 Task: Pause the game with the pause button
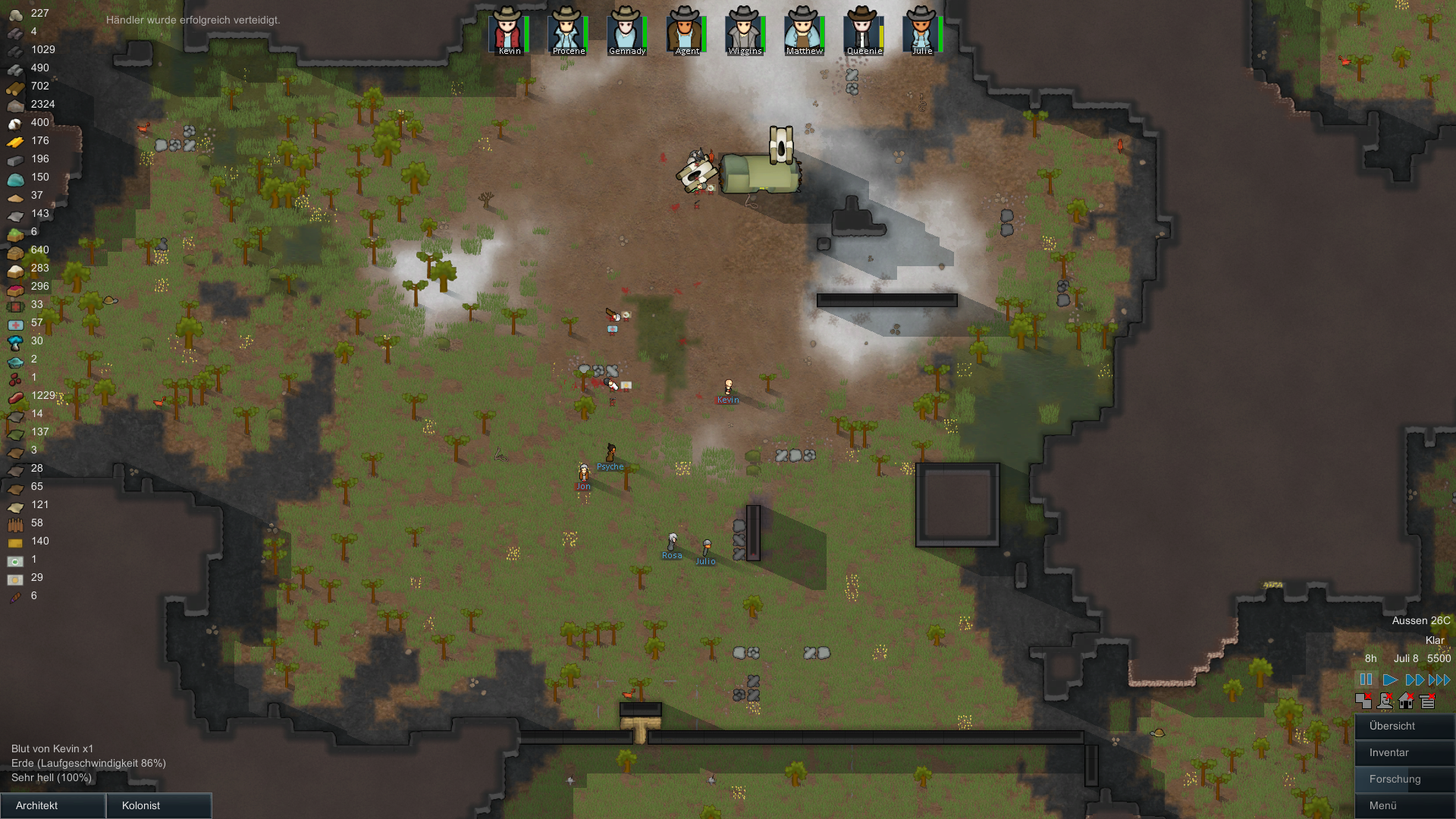[1366, 679]
